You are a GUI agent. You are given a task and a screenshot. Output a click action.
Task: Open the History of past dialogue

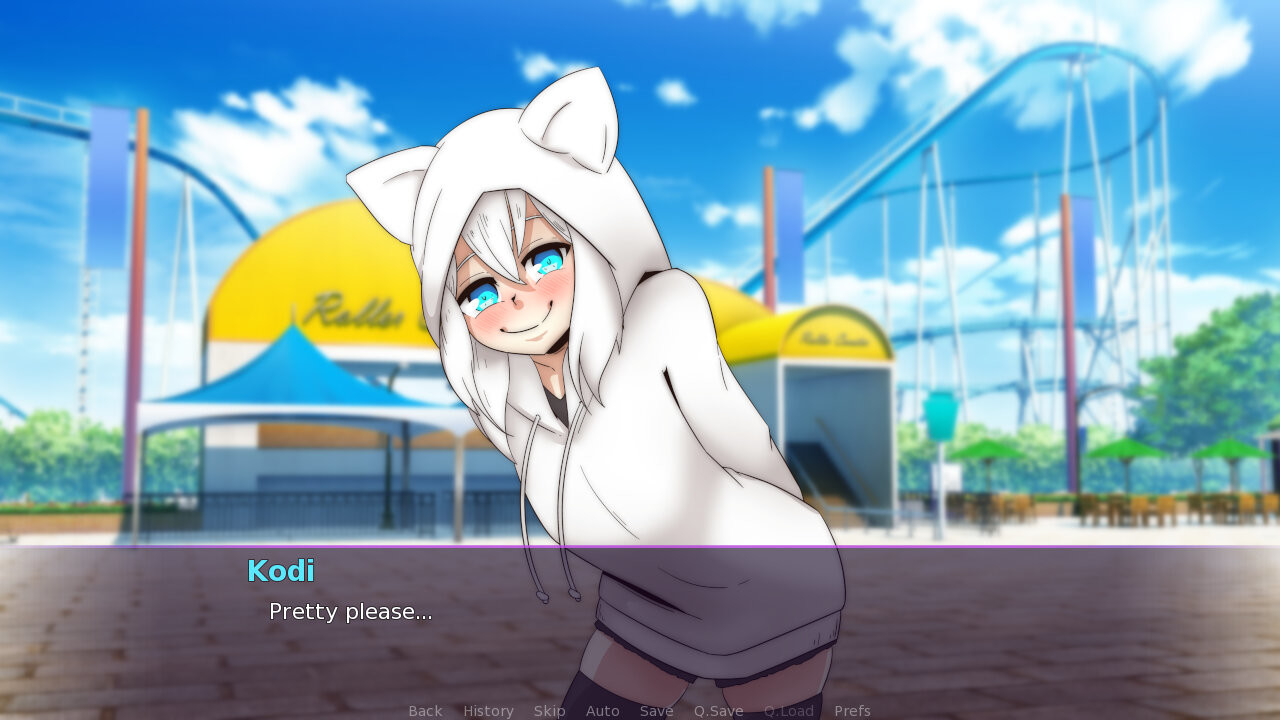pyautogui.click(x=488, y=711)
